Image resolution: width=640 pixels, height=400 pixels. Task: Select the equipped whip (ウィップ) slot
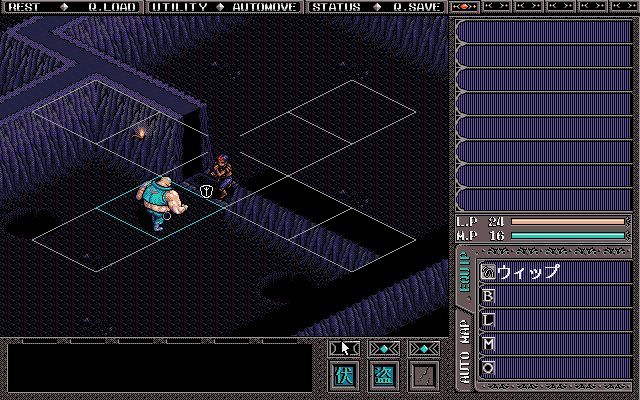pyautogui.click(x=555, y=271)
